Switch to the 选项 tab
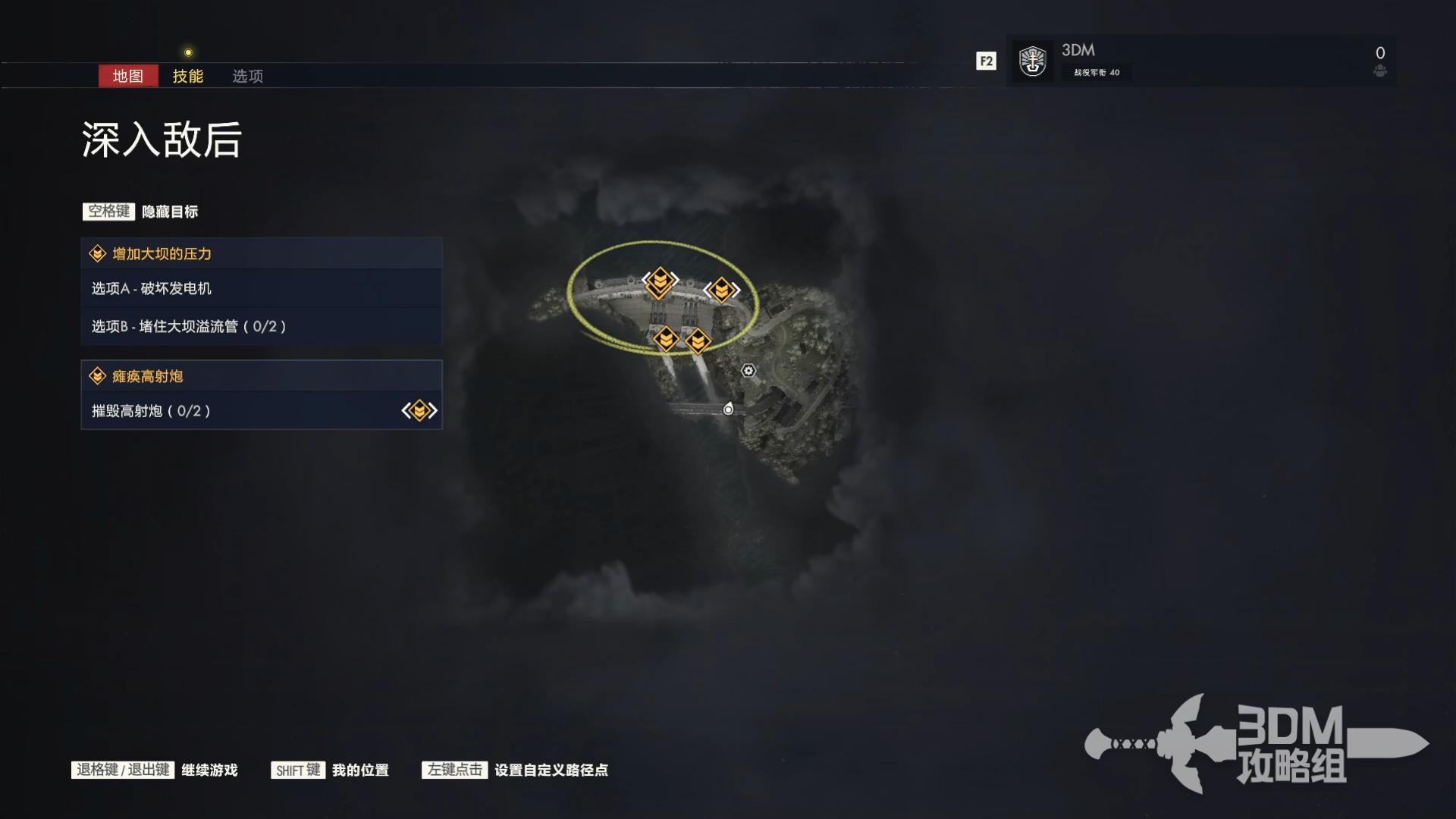 click(x=247, y=76)
